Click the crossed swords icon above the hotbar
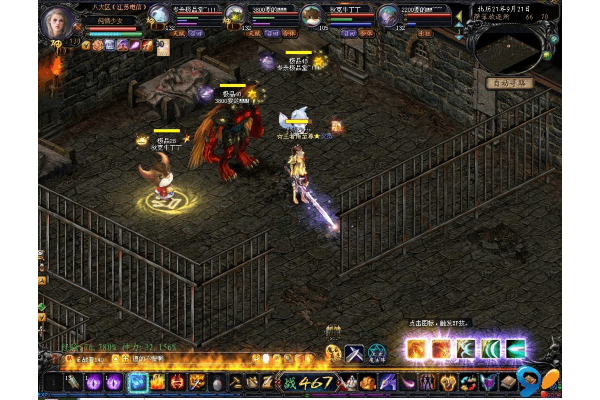Image resolution: width=600 pixels, height=400 pixels. pyautogui.click(x=354, y=353)
